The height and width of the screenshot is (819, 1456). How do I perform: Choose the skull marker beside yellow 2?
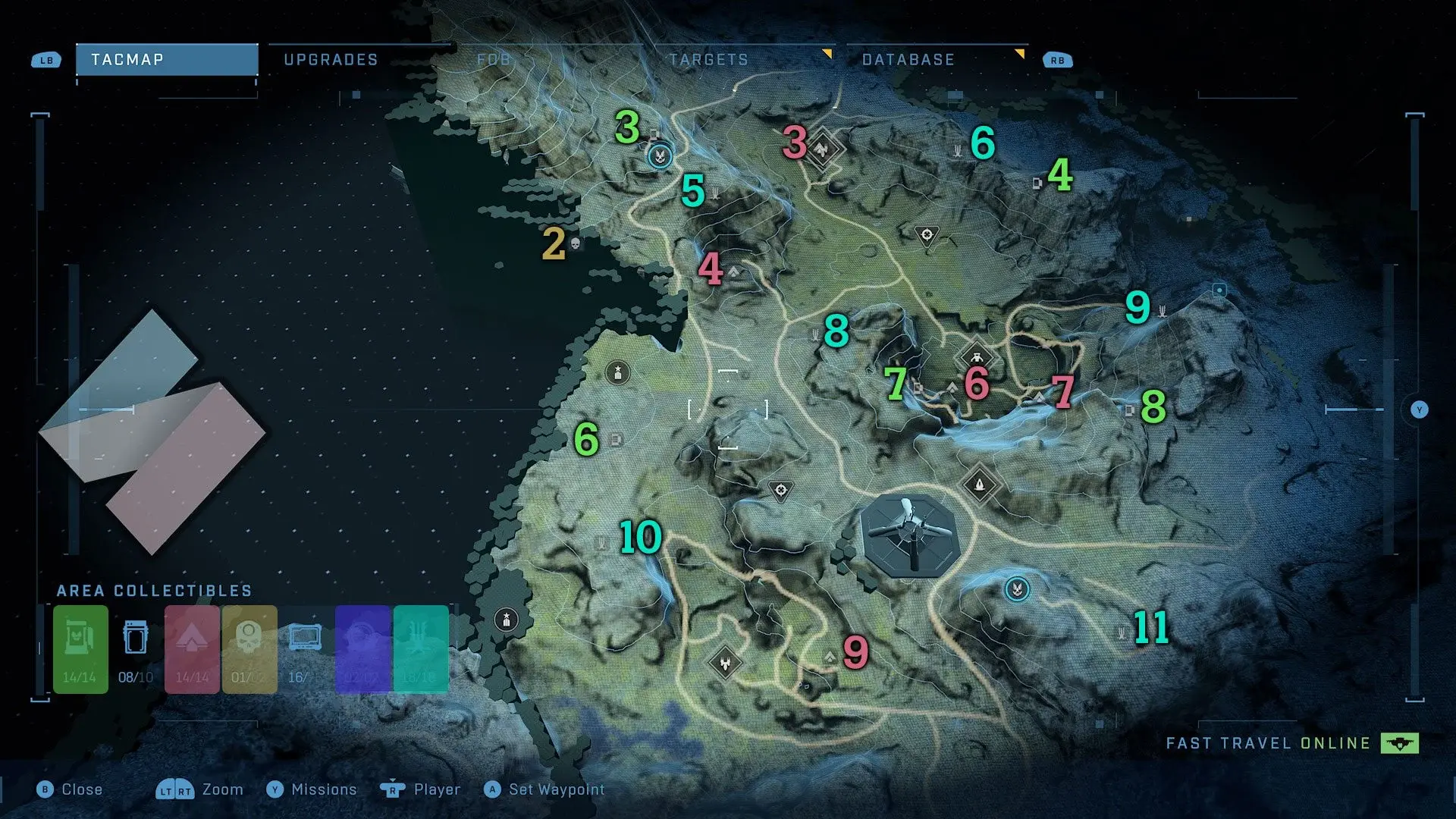(575, 243)
